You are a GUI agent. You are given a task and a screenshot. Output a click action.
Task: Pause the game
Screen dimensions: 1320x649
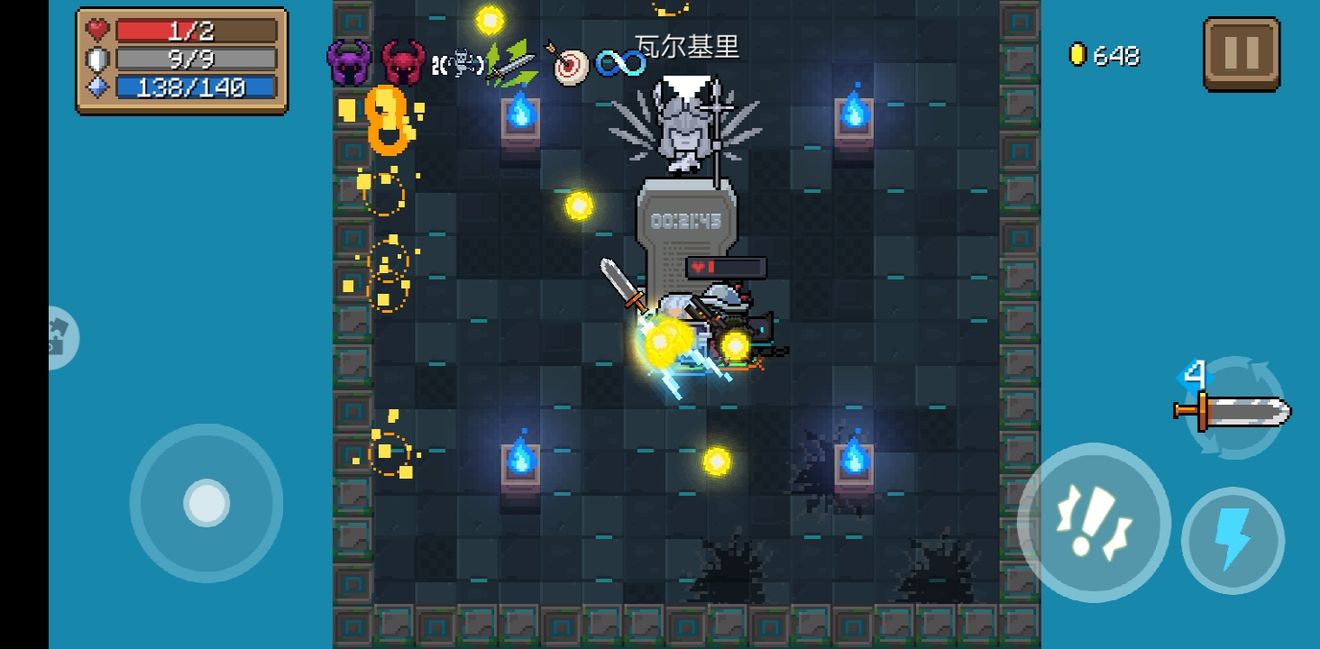[1241, 53]
